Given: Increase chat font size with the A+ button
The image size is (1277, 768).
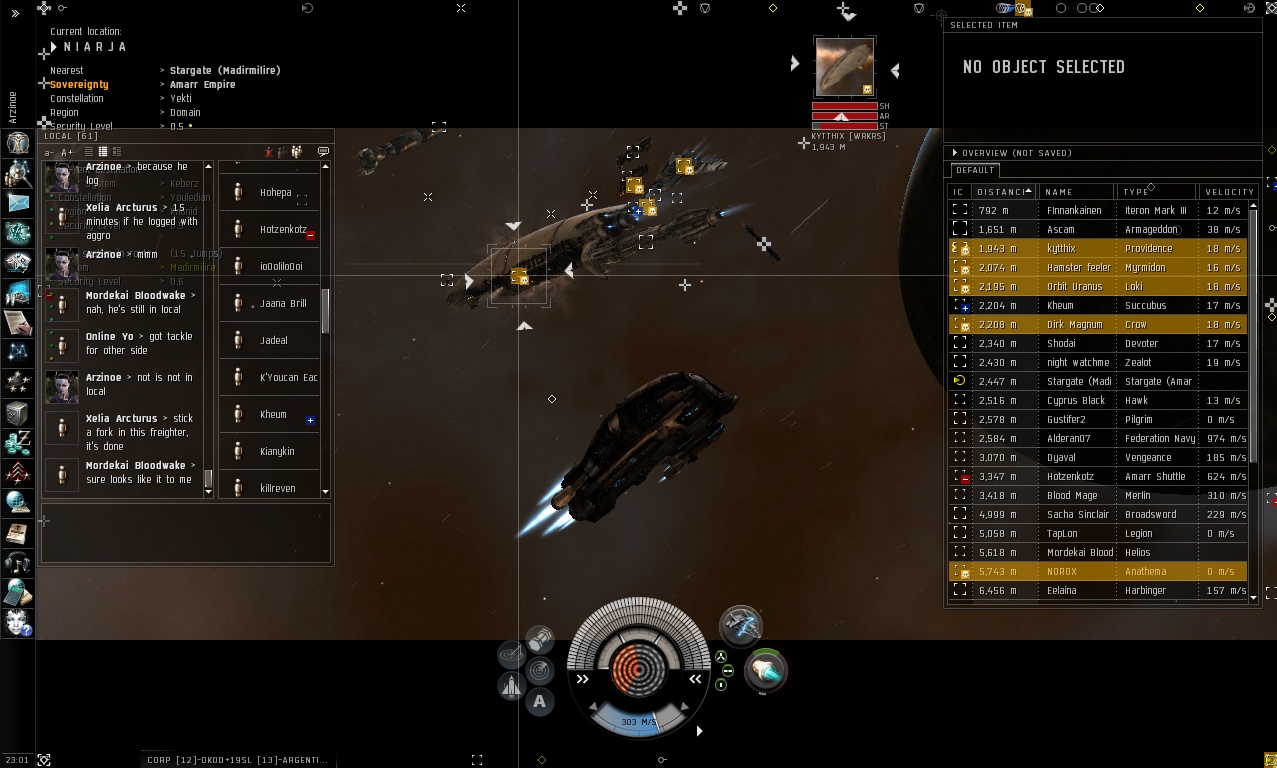Looking at the screenshot, I should coord(67,153).
